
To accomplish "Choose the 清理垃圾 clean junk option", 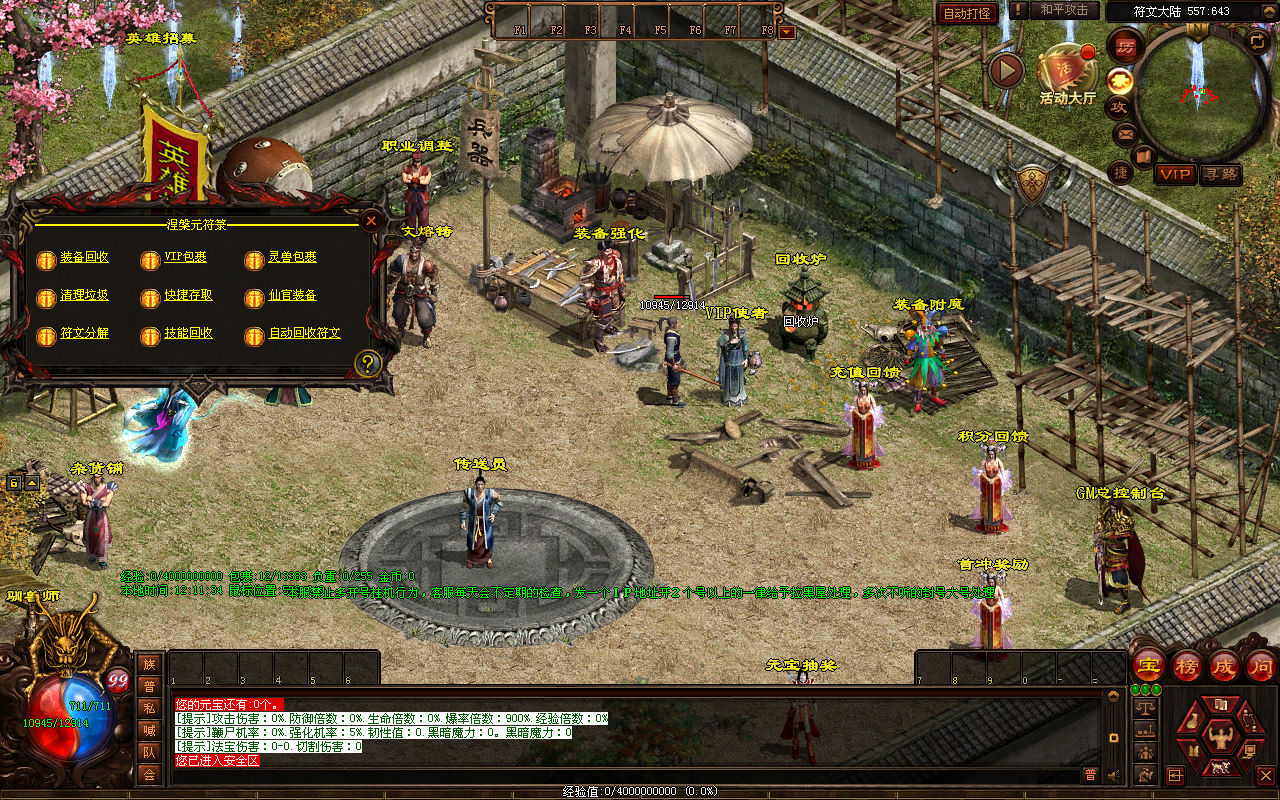I will [x=84, y=296].
